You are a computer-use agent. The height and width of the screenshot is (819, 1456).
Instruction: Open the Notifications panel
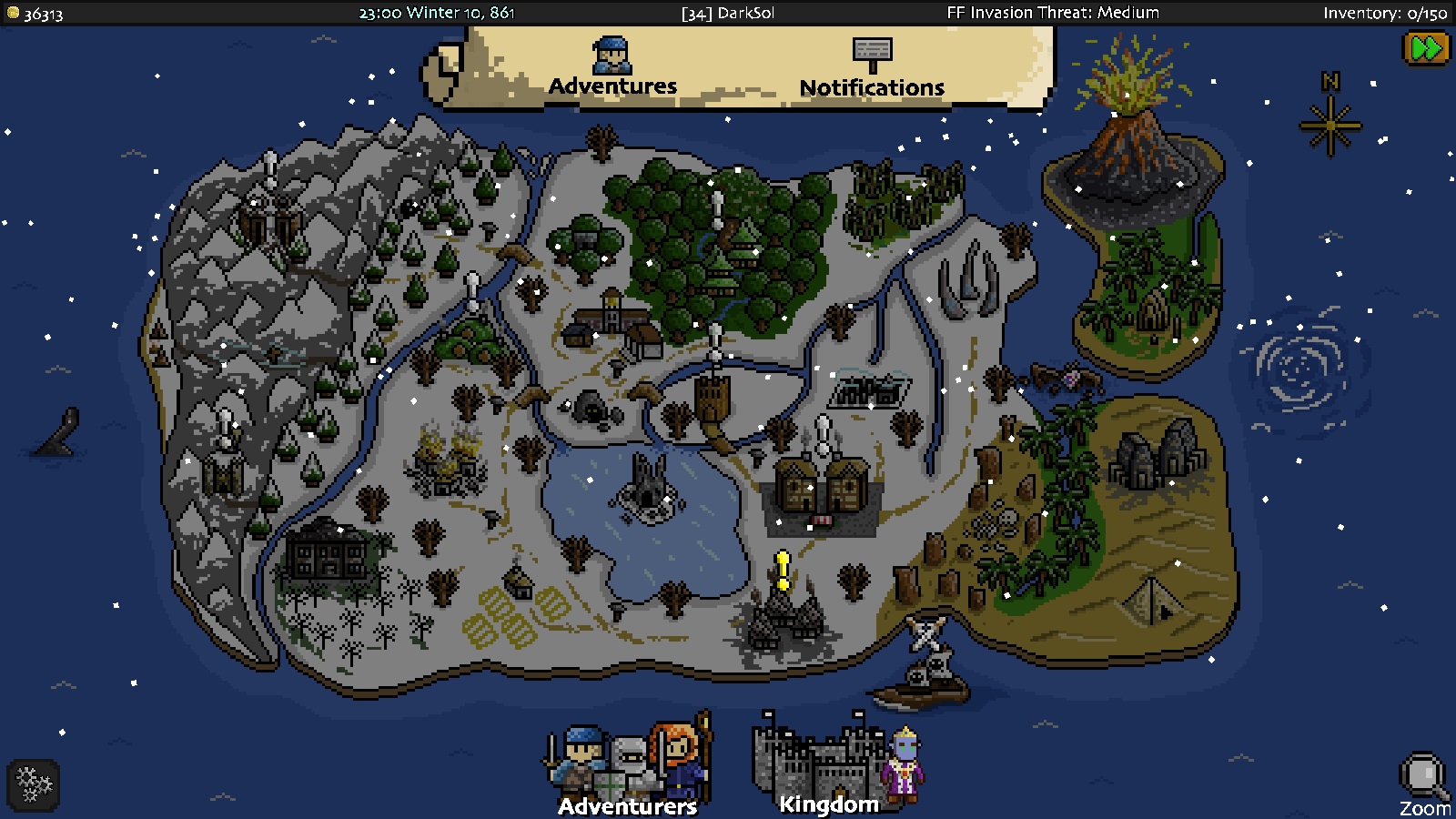tap(870, 87)
